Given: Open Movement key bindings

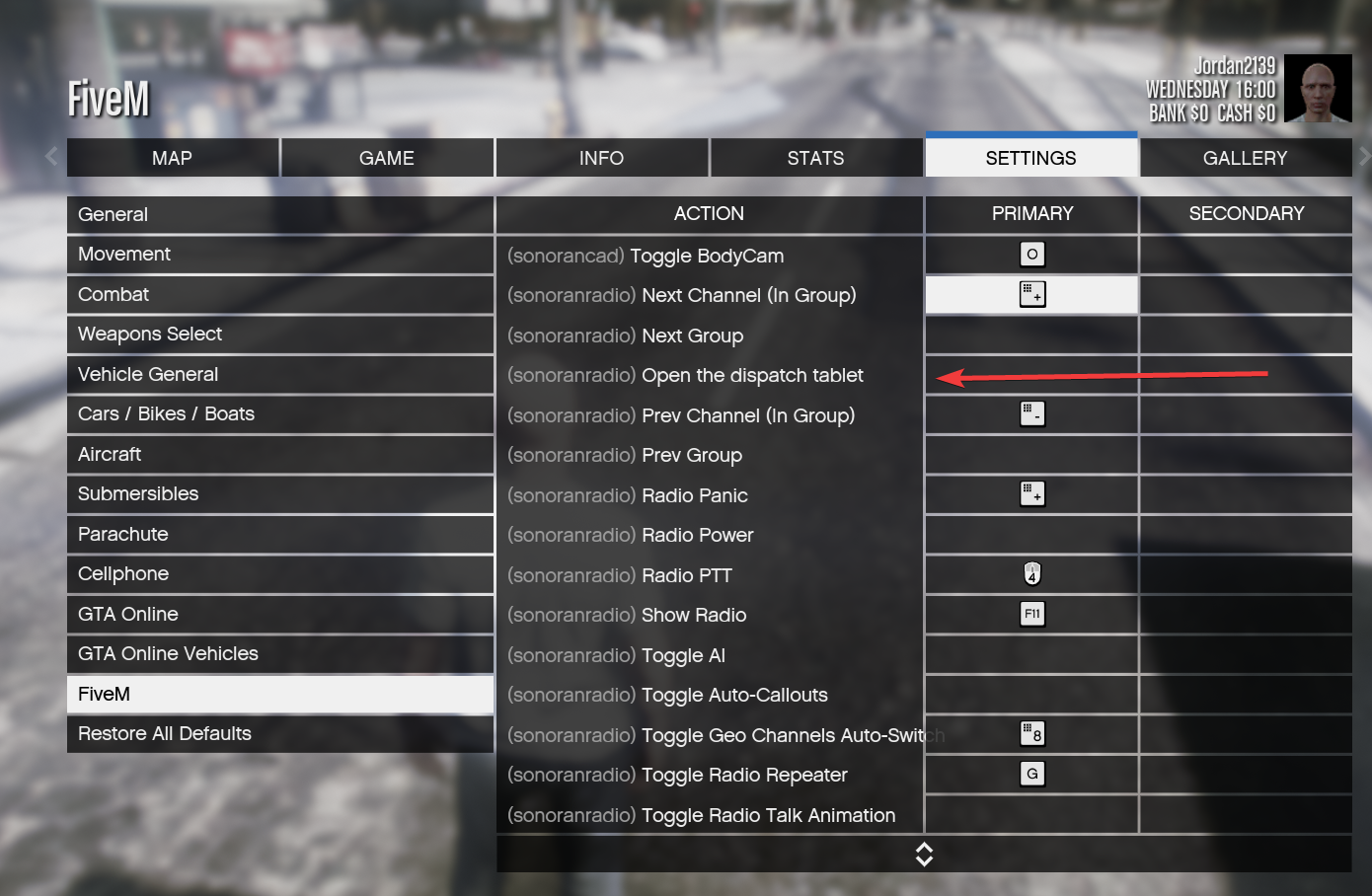Looking at the screenshot, I should click(280, 255).
